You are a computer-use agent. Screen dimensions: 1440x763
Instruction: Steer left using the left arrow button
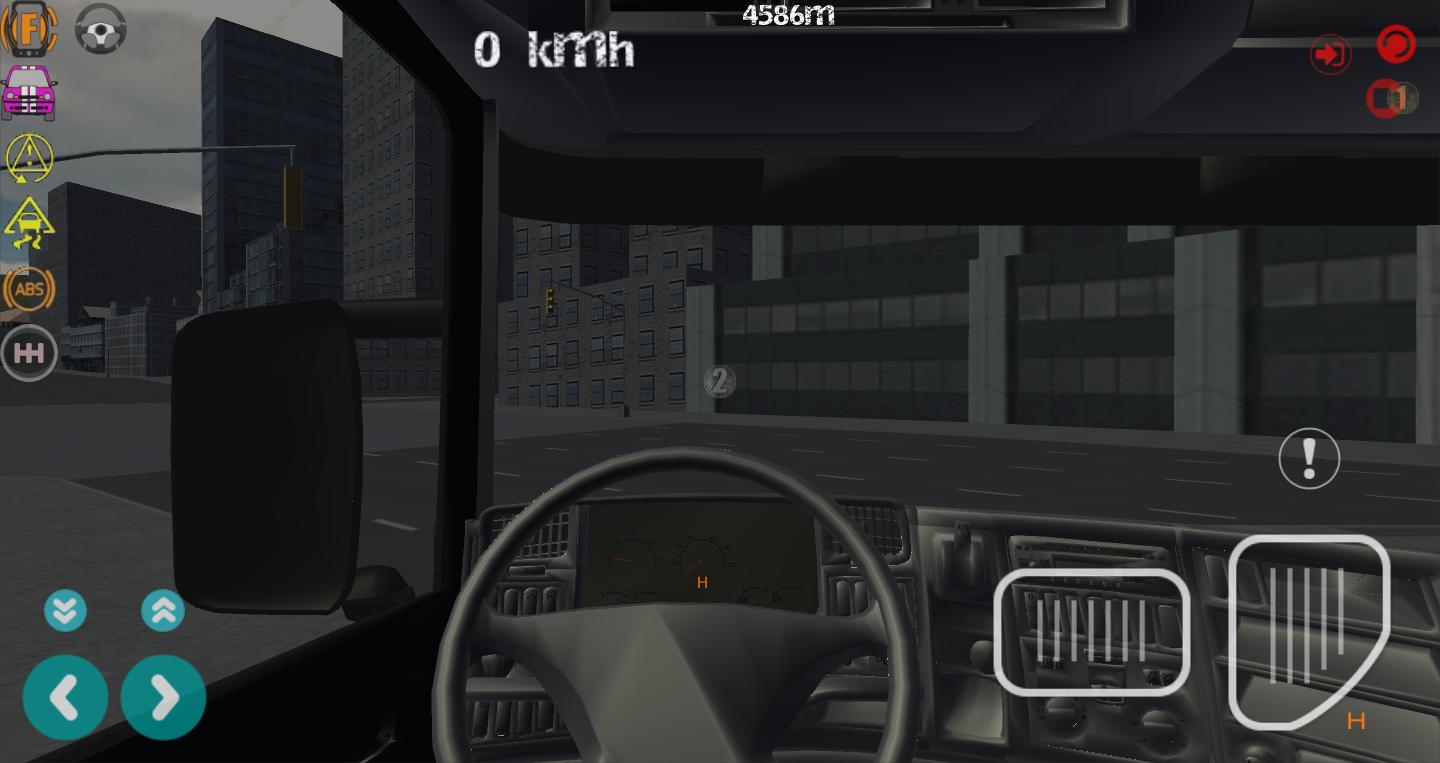(x=66, y=697)
